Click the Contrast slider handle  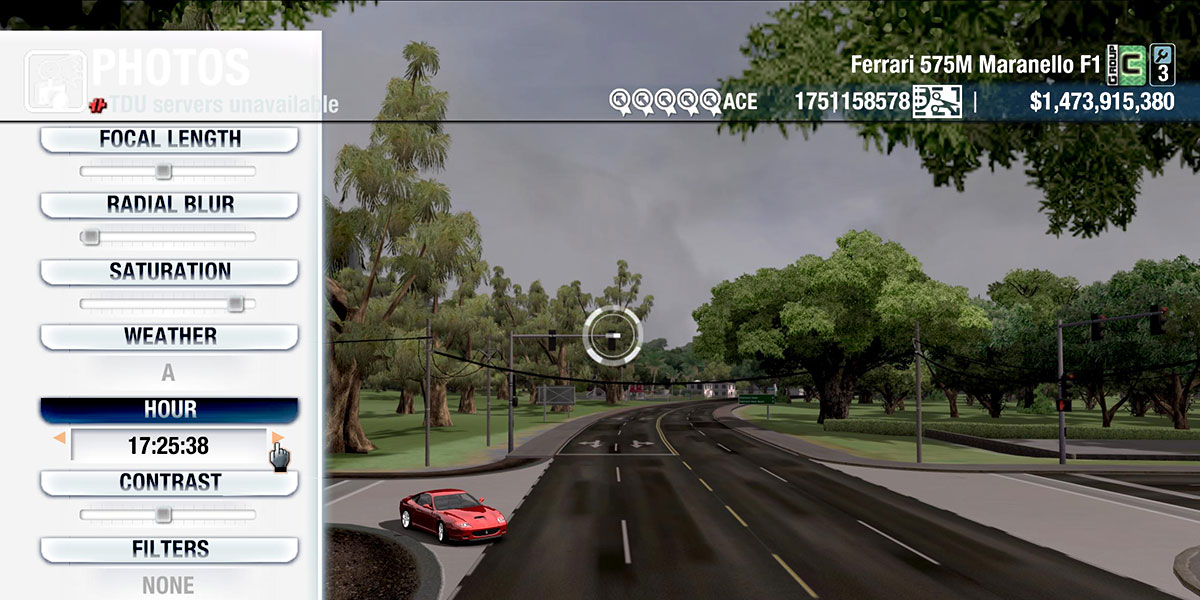163,515
